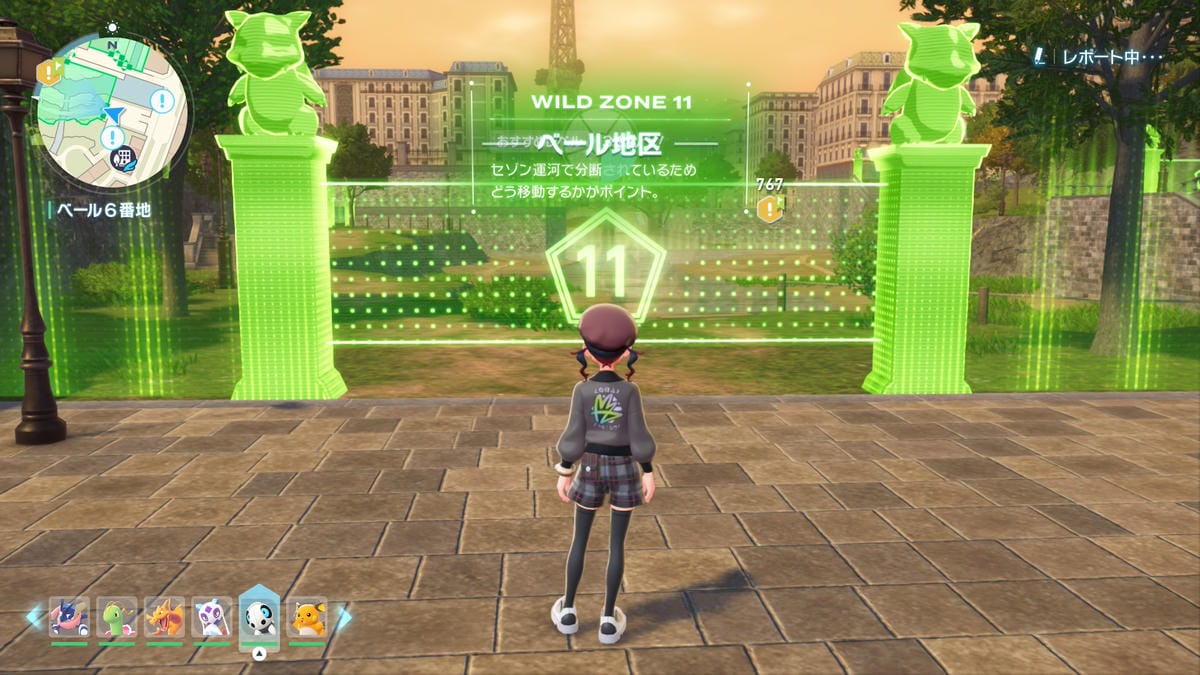
Task: Select the white and purple Froslass slot
Action: pos(212,618)
